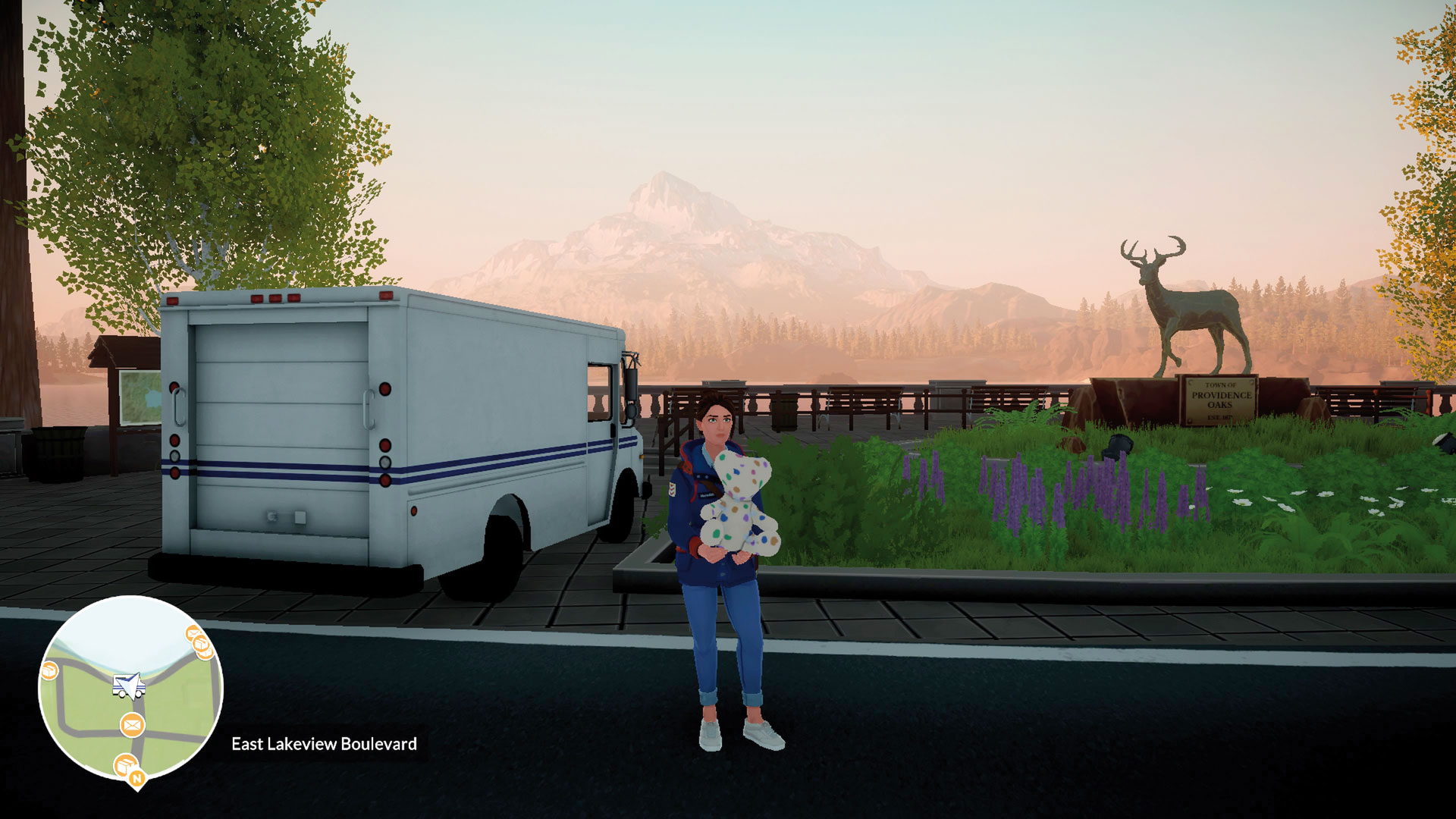Select the mail truck marker on the minimap
The width and height of the screenshot is (1456, 819).
tap(128, 686)
